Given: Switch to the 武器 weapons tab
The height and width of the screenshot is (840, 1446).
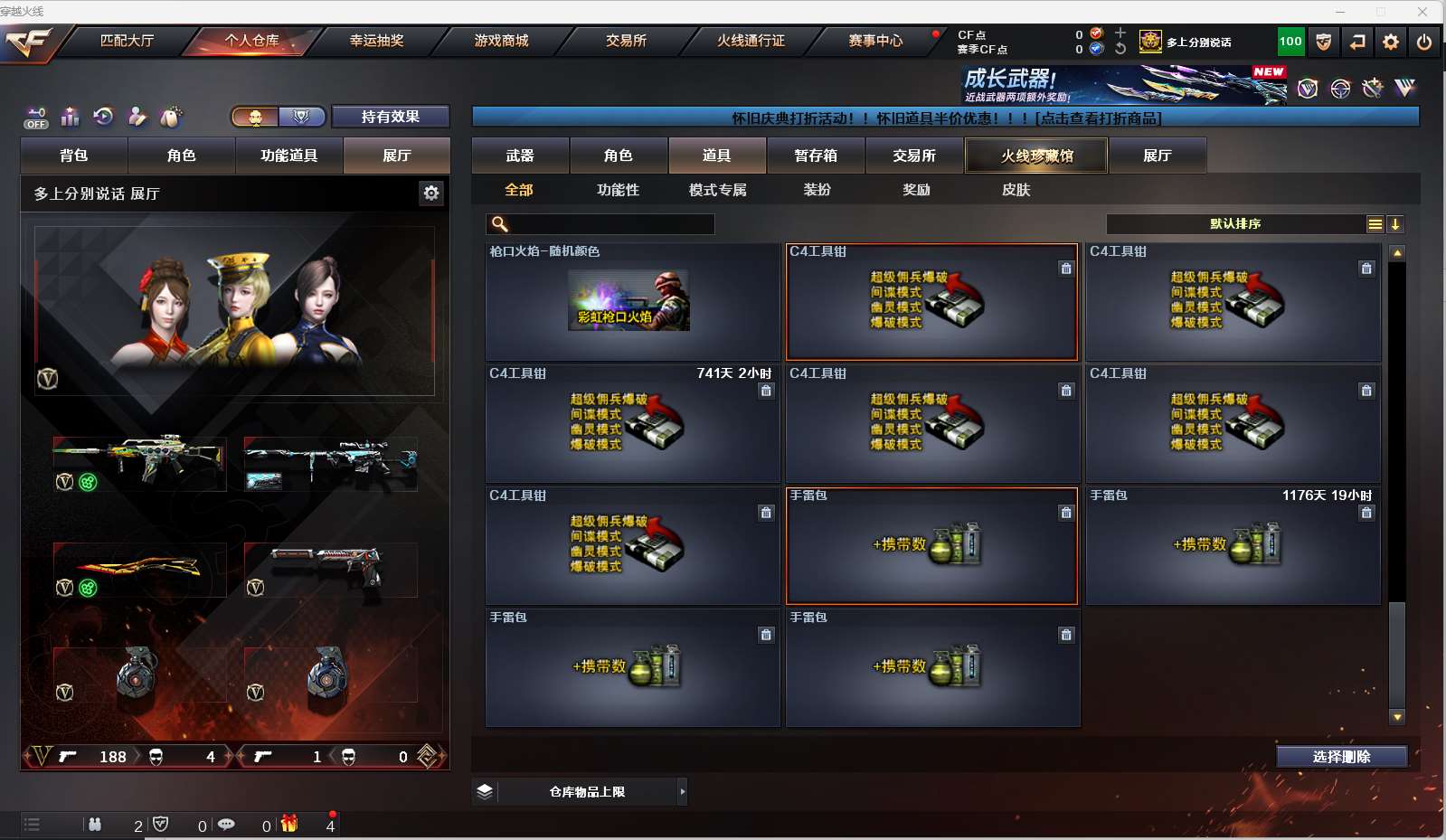Looking at the screenshot, I should pos(520,156).
